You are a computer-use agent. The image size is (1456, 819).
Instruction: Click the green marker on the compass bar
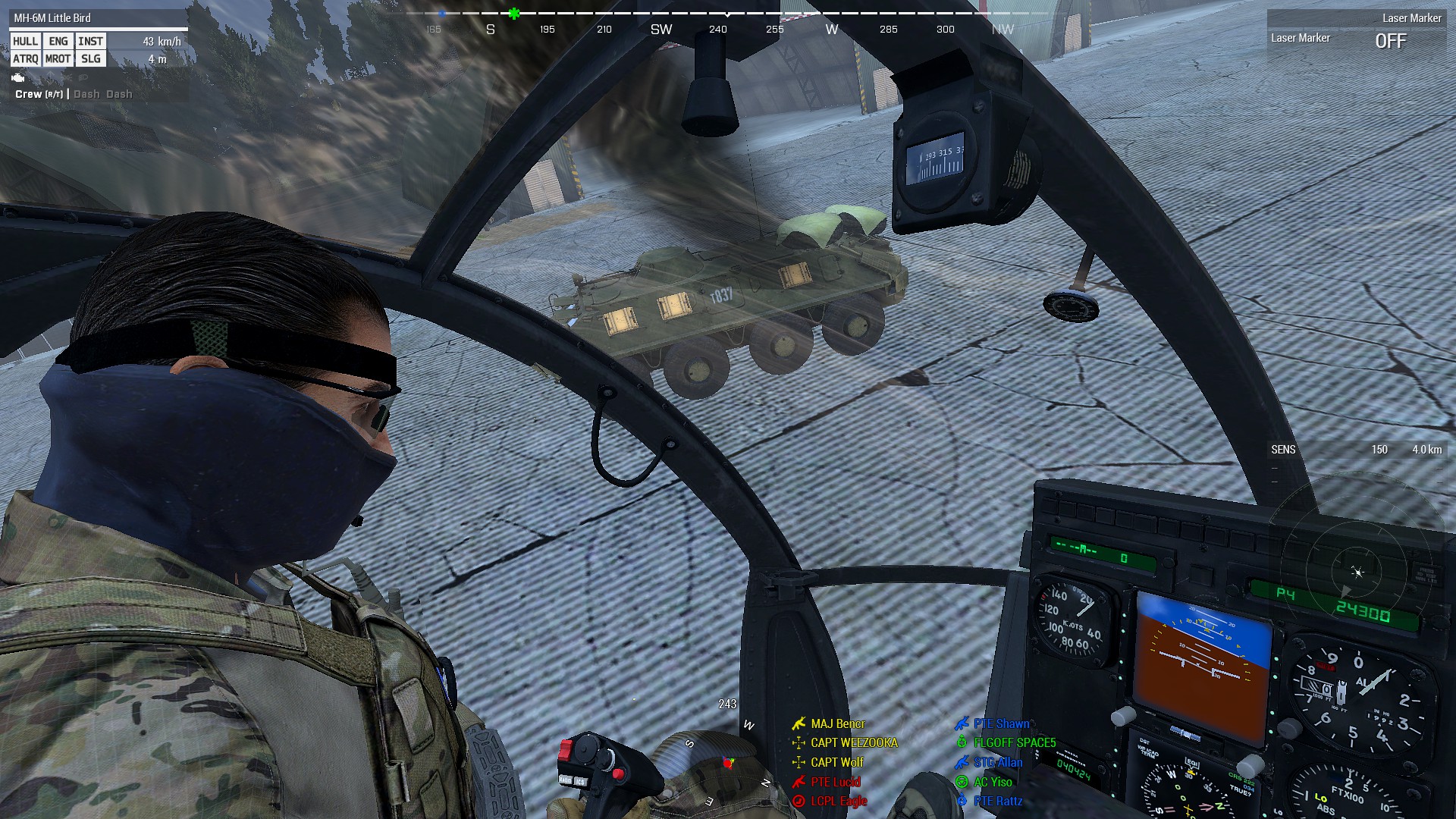[x=514, y=14]
